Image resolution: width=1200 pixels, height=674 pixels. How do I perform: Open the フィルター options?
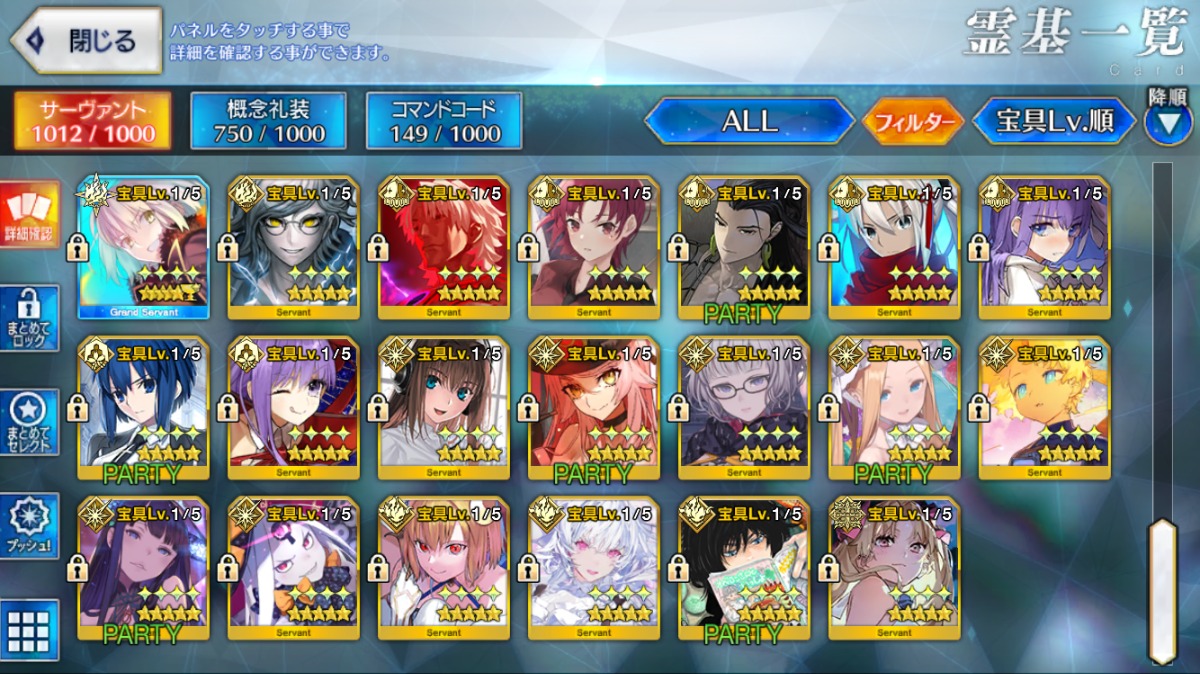(913, 122)
